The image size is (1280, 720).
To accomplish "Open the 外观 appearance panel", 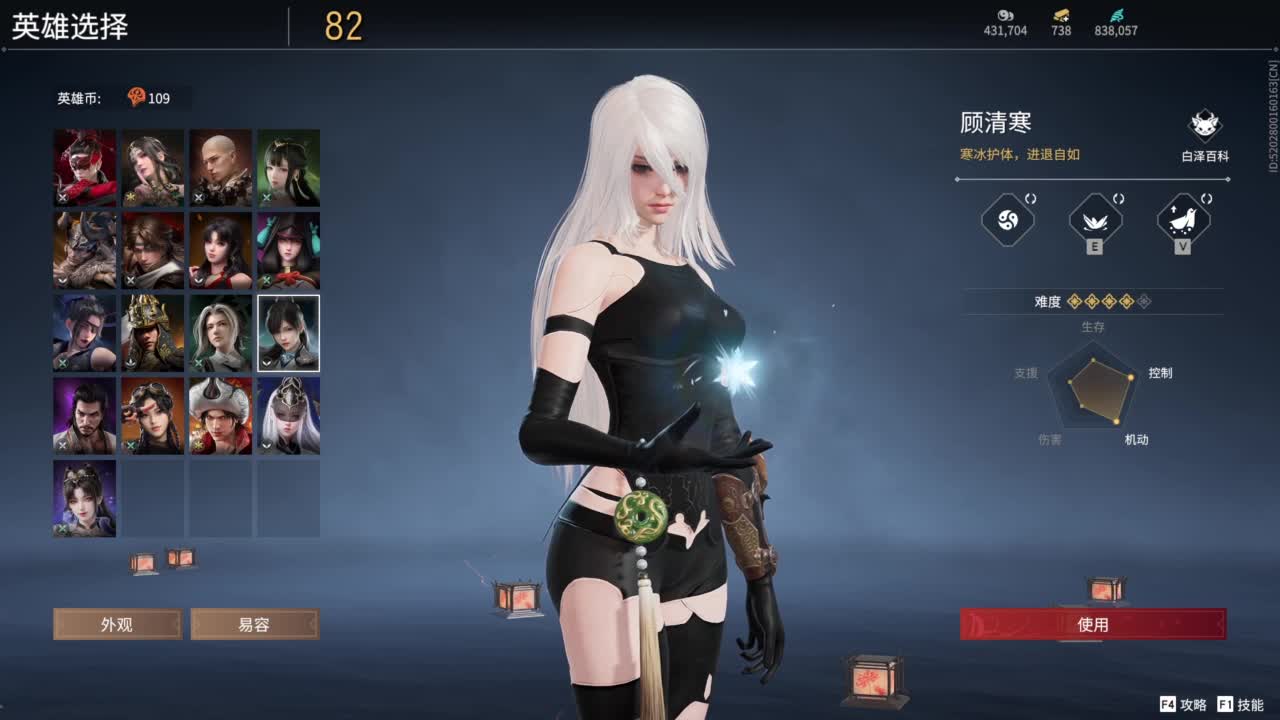I will [x=117, y=624].
